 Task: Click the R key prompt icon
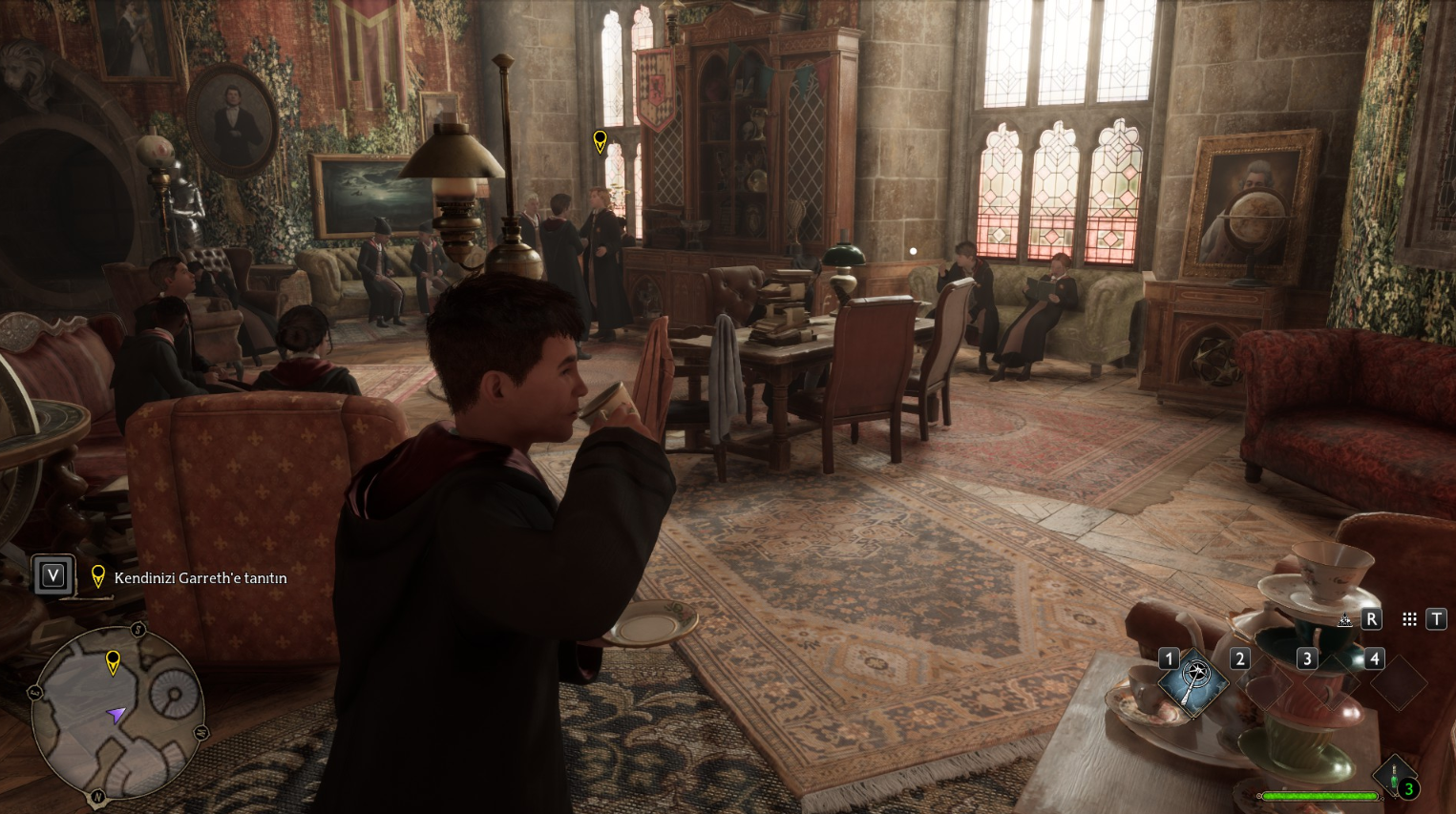coord(1372,618)
